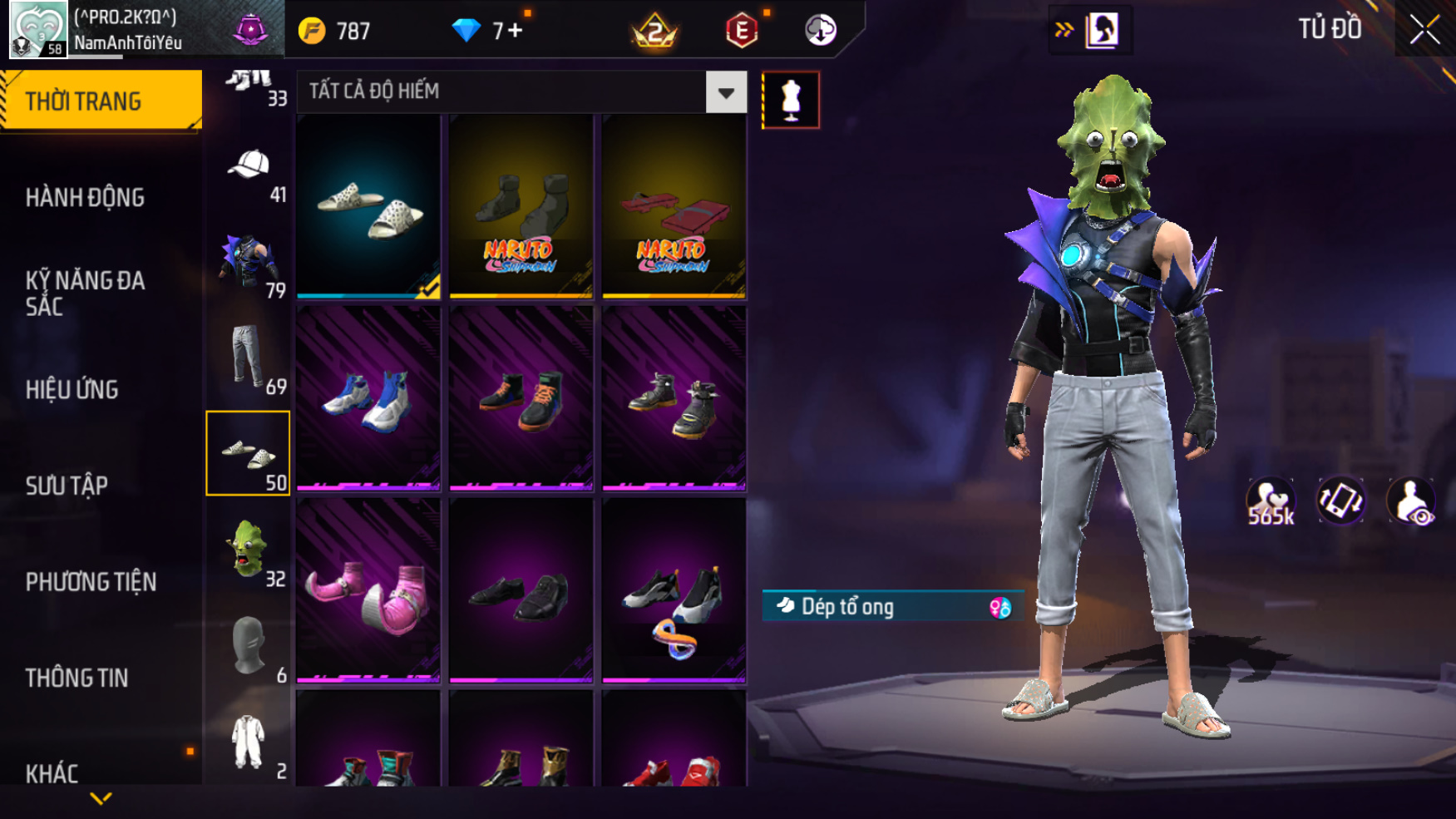This screenshot has height=819, width=1456.
Task: Select the plain black shoes item
Action: (521, 590)
